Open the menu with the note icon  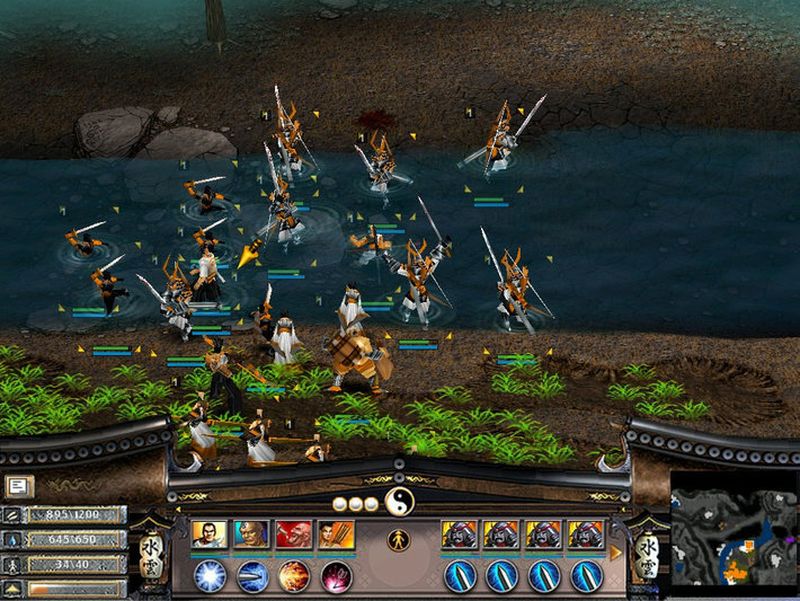(17, 486)
